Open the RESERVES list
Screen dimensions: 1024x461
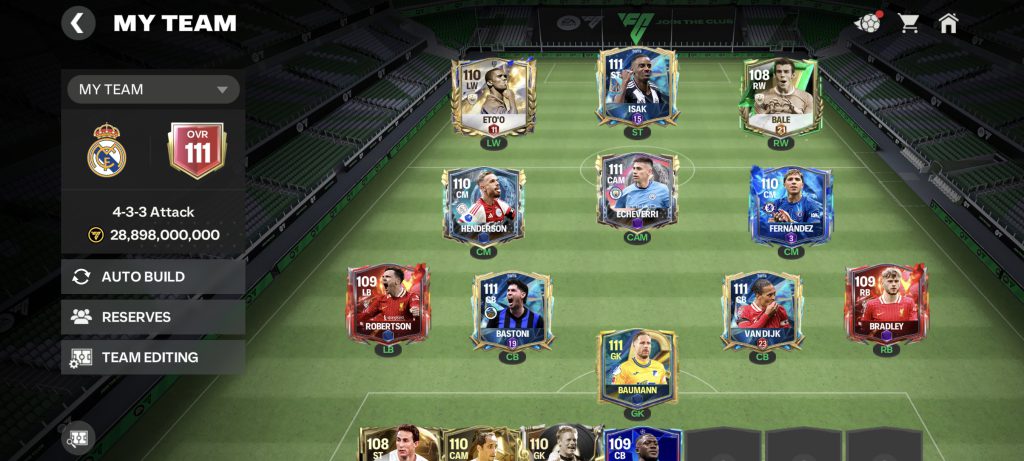coord(153,317)
